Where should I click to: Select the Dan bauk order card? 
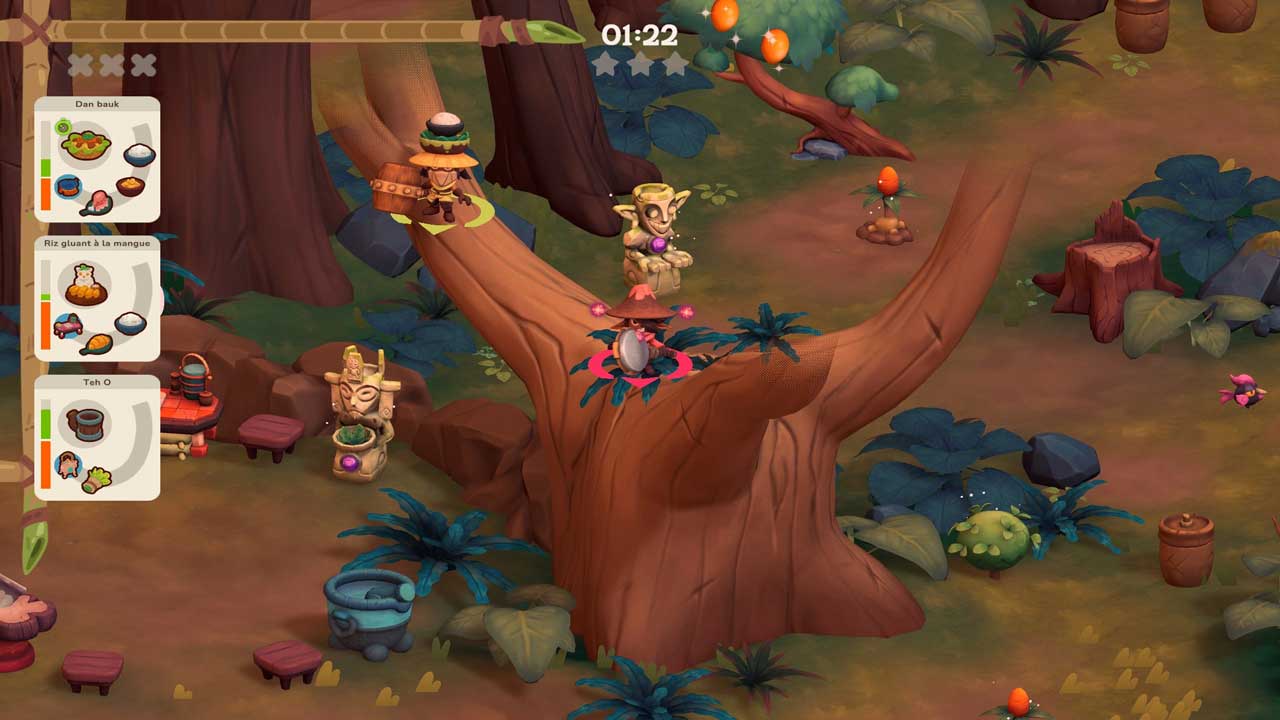pos(97,160)
